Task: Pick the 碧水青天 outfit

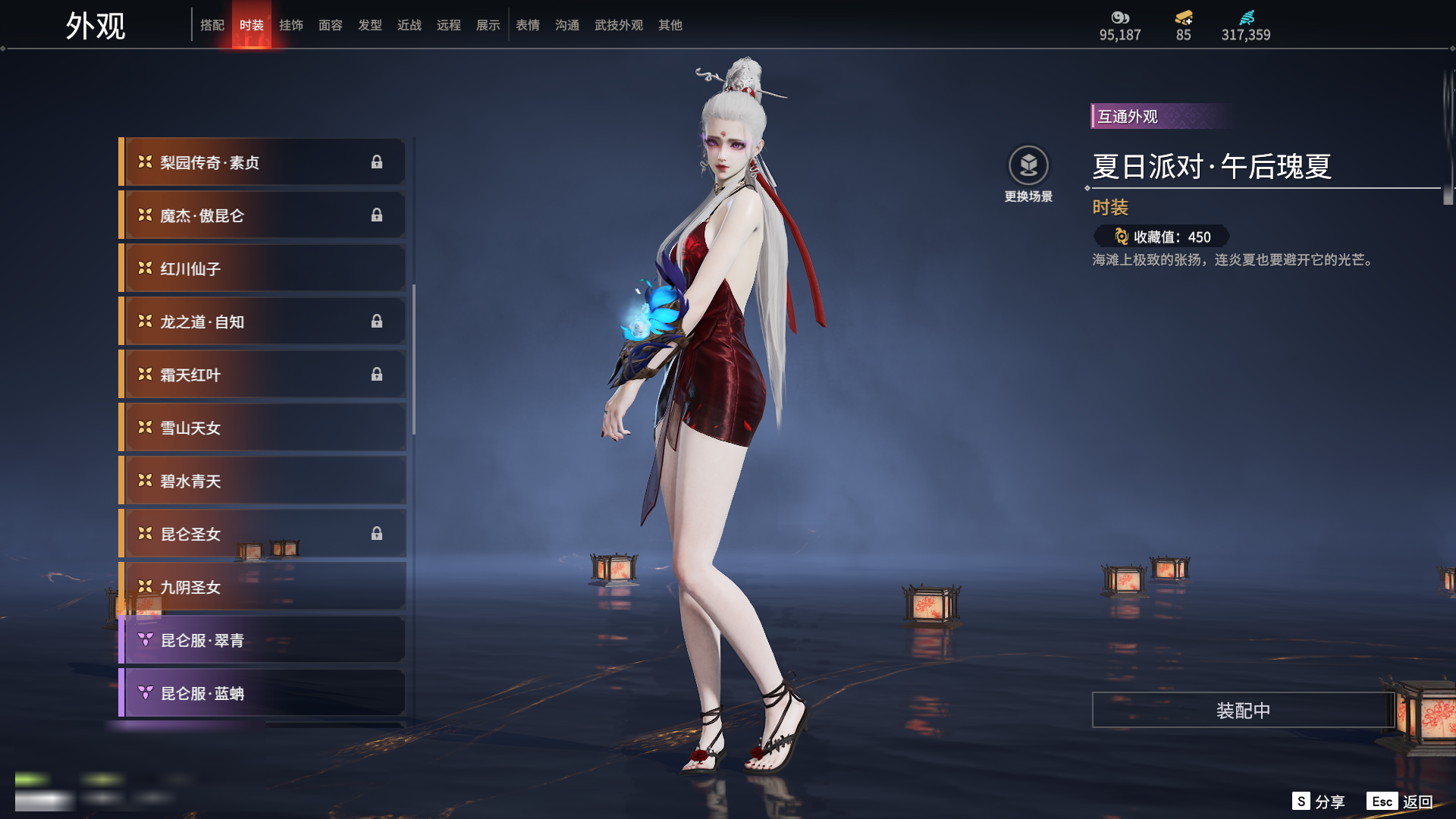Action: pos(262,481)
